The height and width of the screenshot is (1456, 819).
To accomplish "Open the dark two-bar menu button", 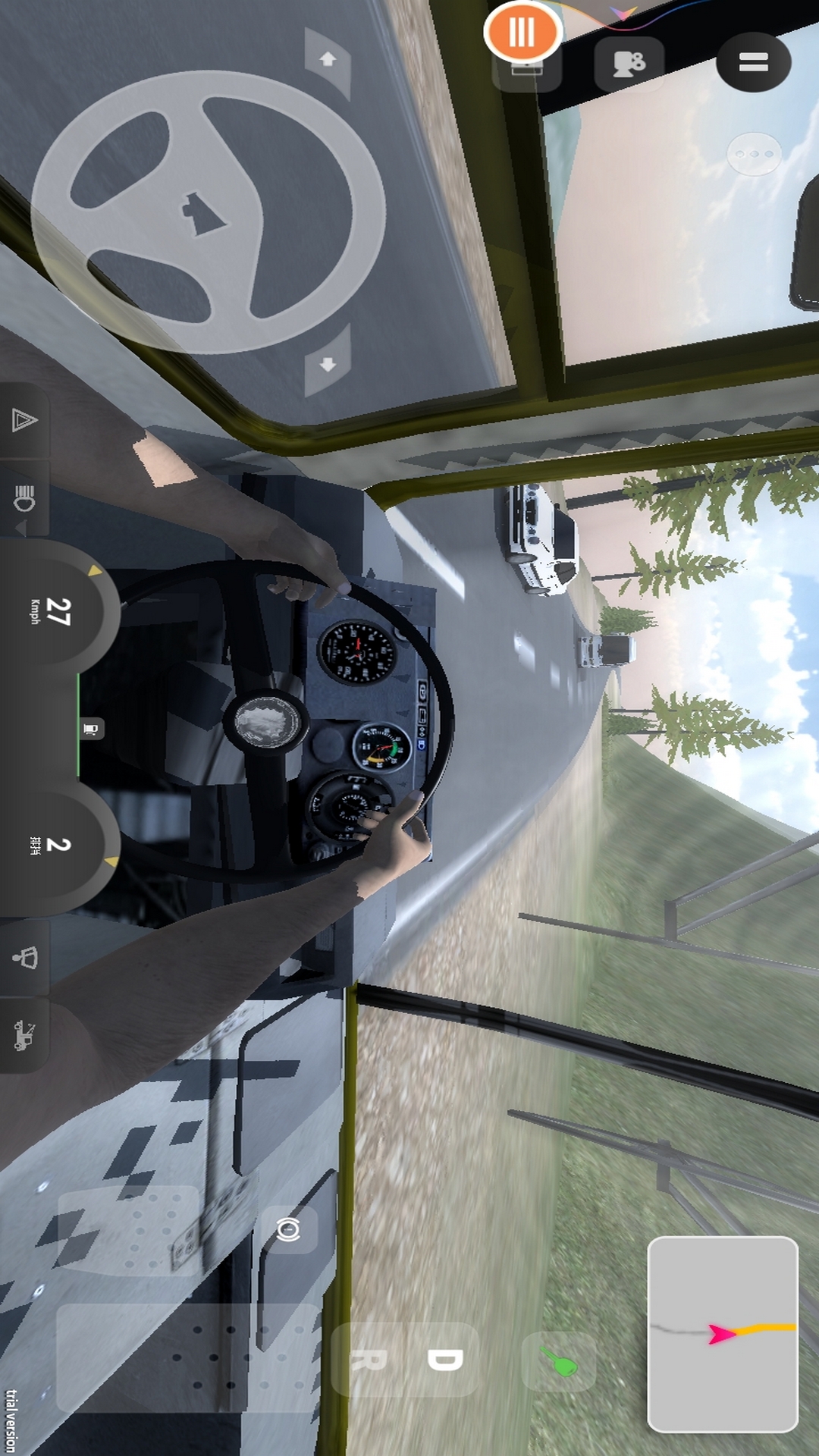I will pos(753,62).
